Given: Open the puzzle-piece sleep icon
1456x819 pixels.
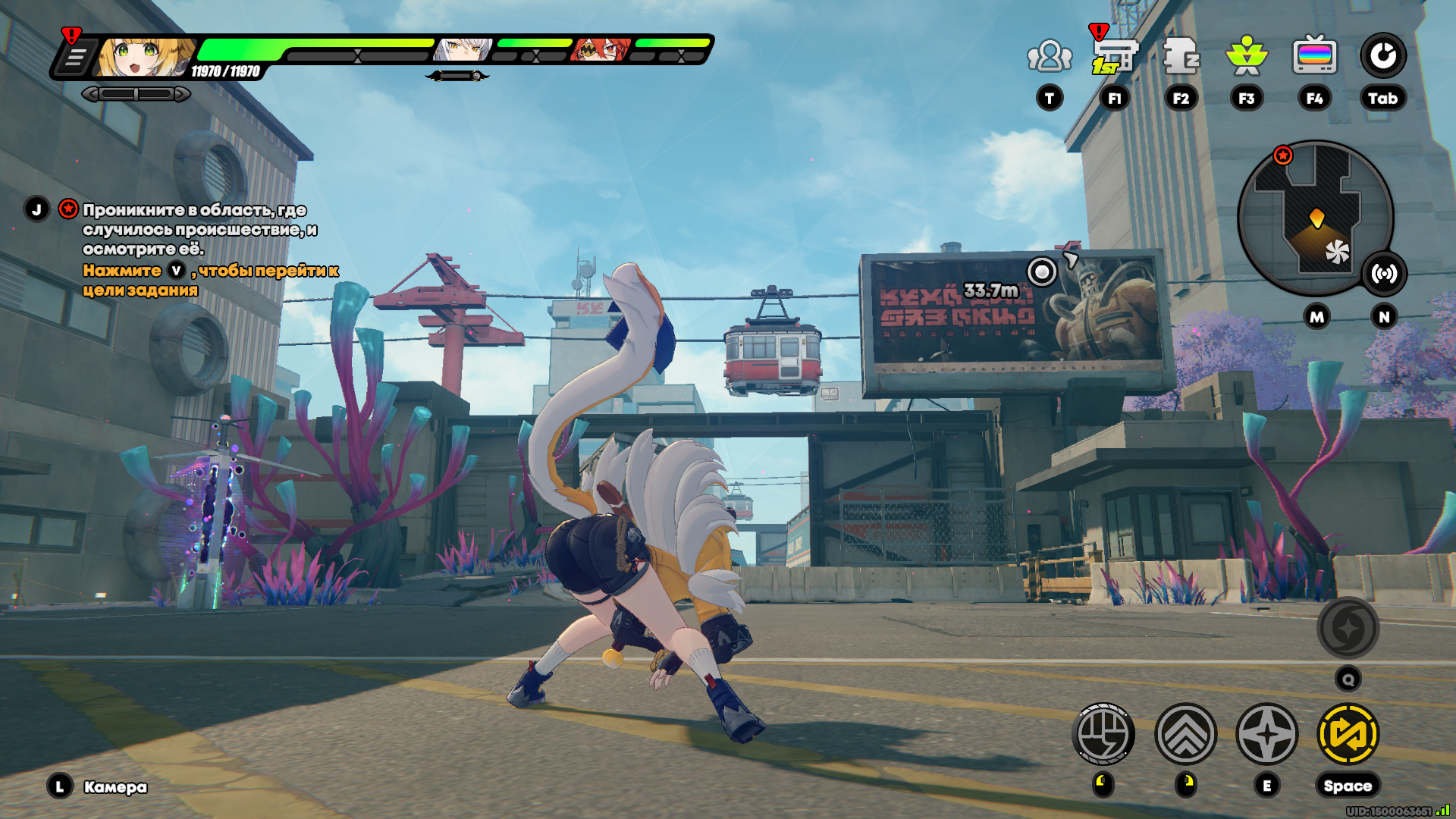Looking at the screenshot, I should pyautogui.click(x=1181, y=56).
